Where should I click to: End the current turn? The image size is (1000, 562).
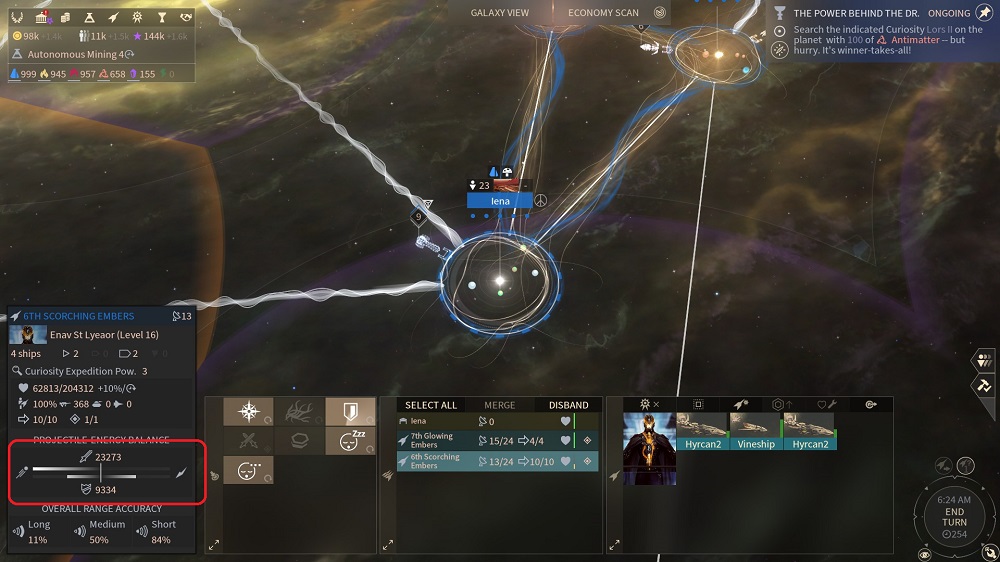coord(953,517)
